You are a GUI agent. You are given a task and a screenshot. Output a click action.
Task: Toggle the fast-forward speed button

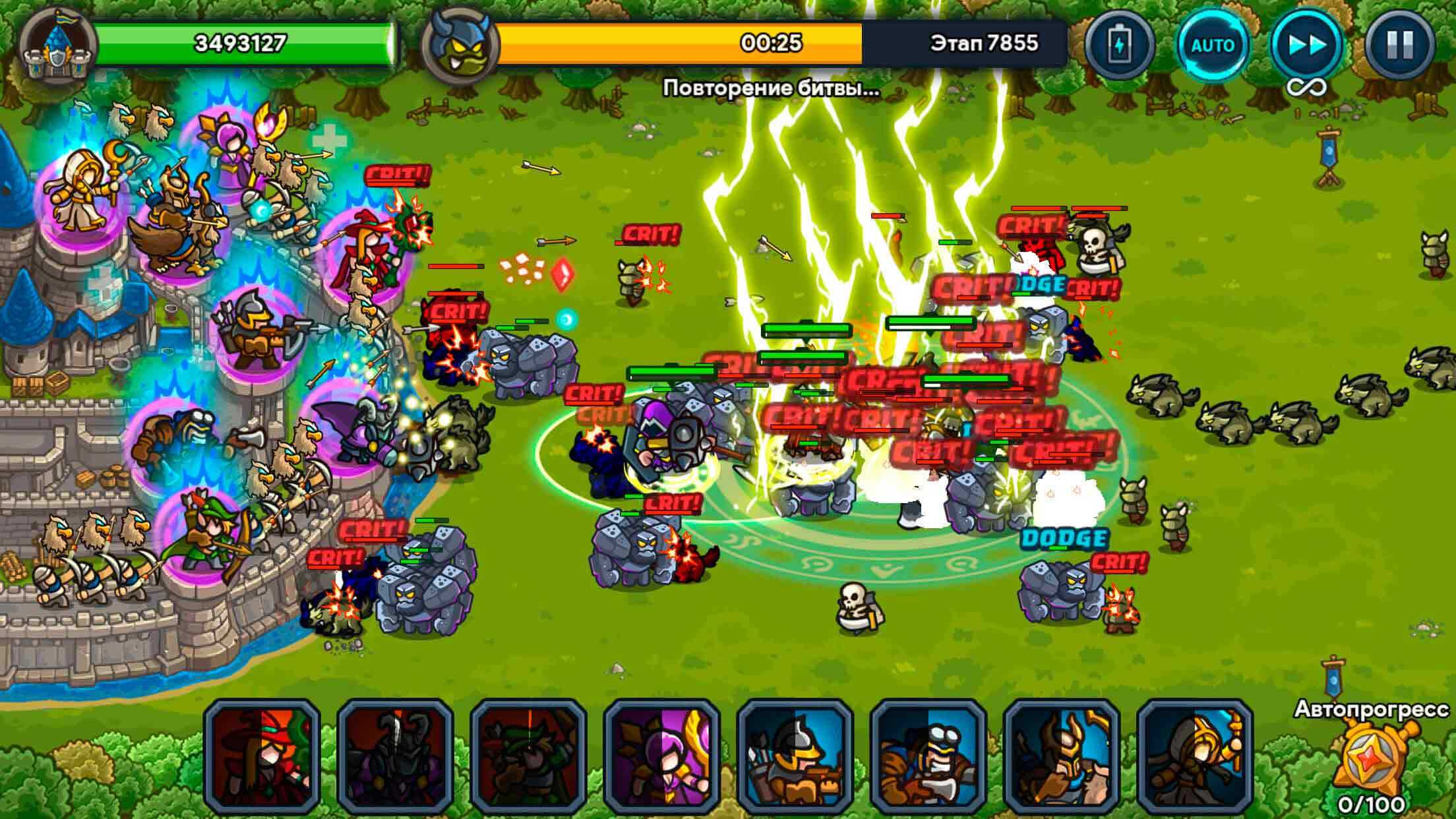coord(1306,45)
